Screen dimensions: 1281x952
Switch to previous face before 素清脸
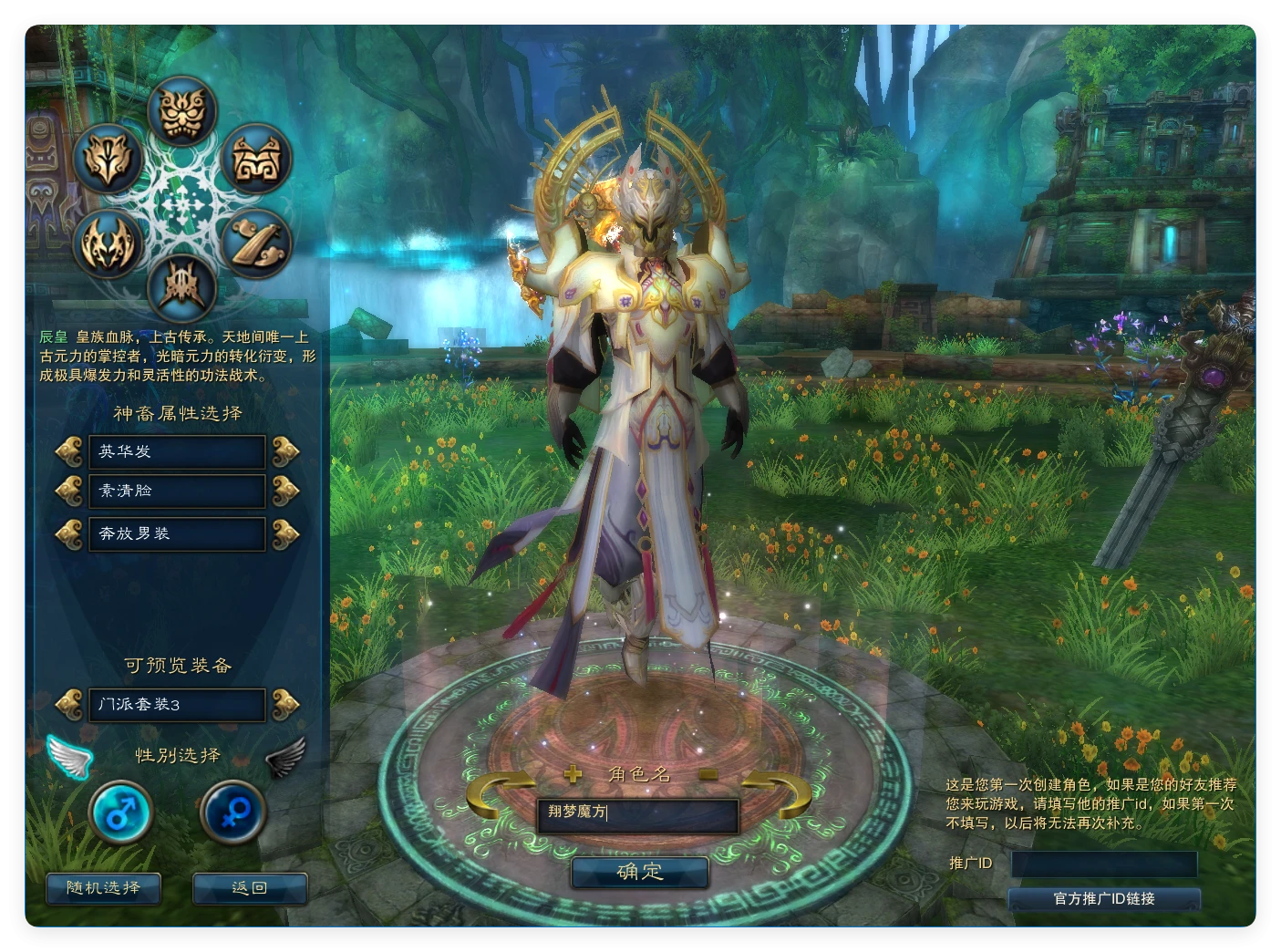point(69,491)
